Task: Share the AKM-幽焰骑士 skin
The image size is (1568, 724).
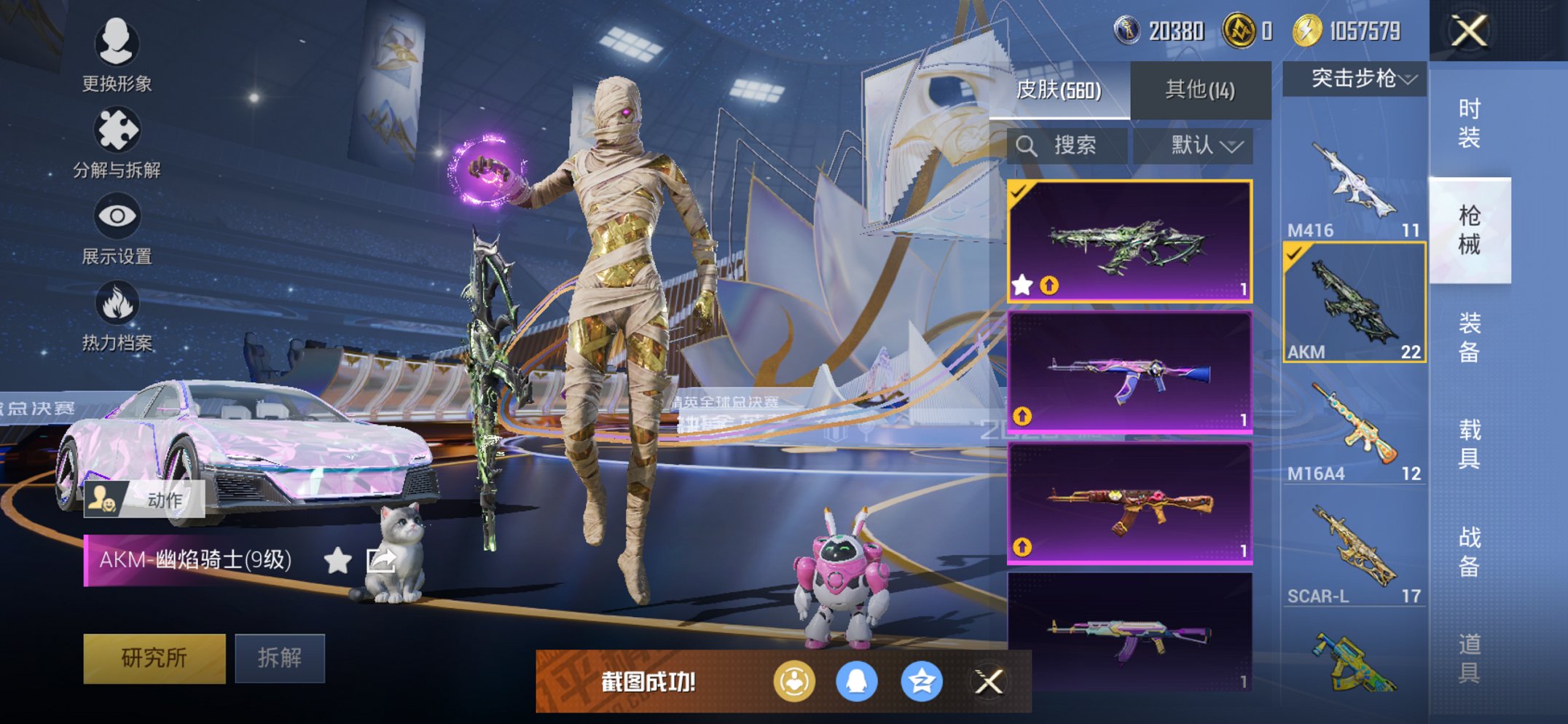Action: pyautogui.click(x=381, y=560)
